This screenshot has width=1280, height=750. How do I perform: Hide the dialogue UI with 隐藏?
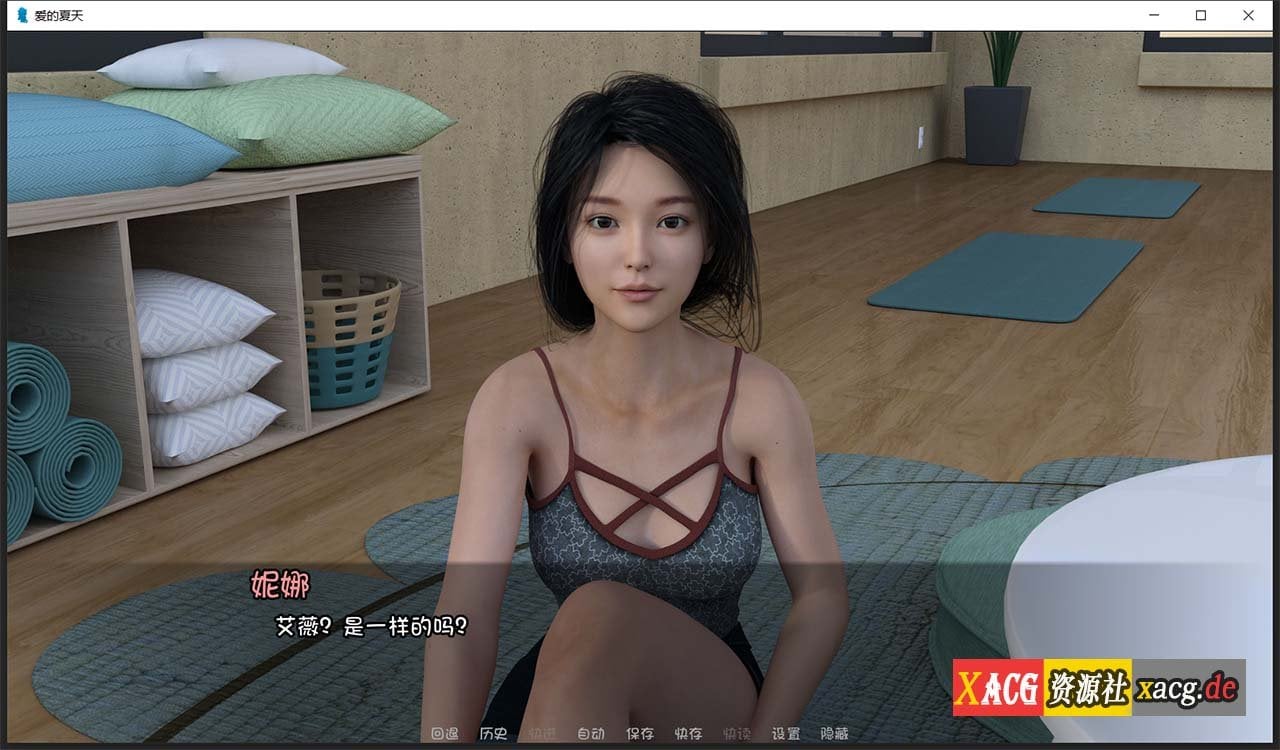pyautogui.click(x=834, y=733)
